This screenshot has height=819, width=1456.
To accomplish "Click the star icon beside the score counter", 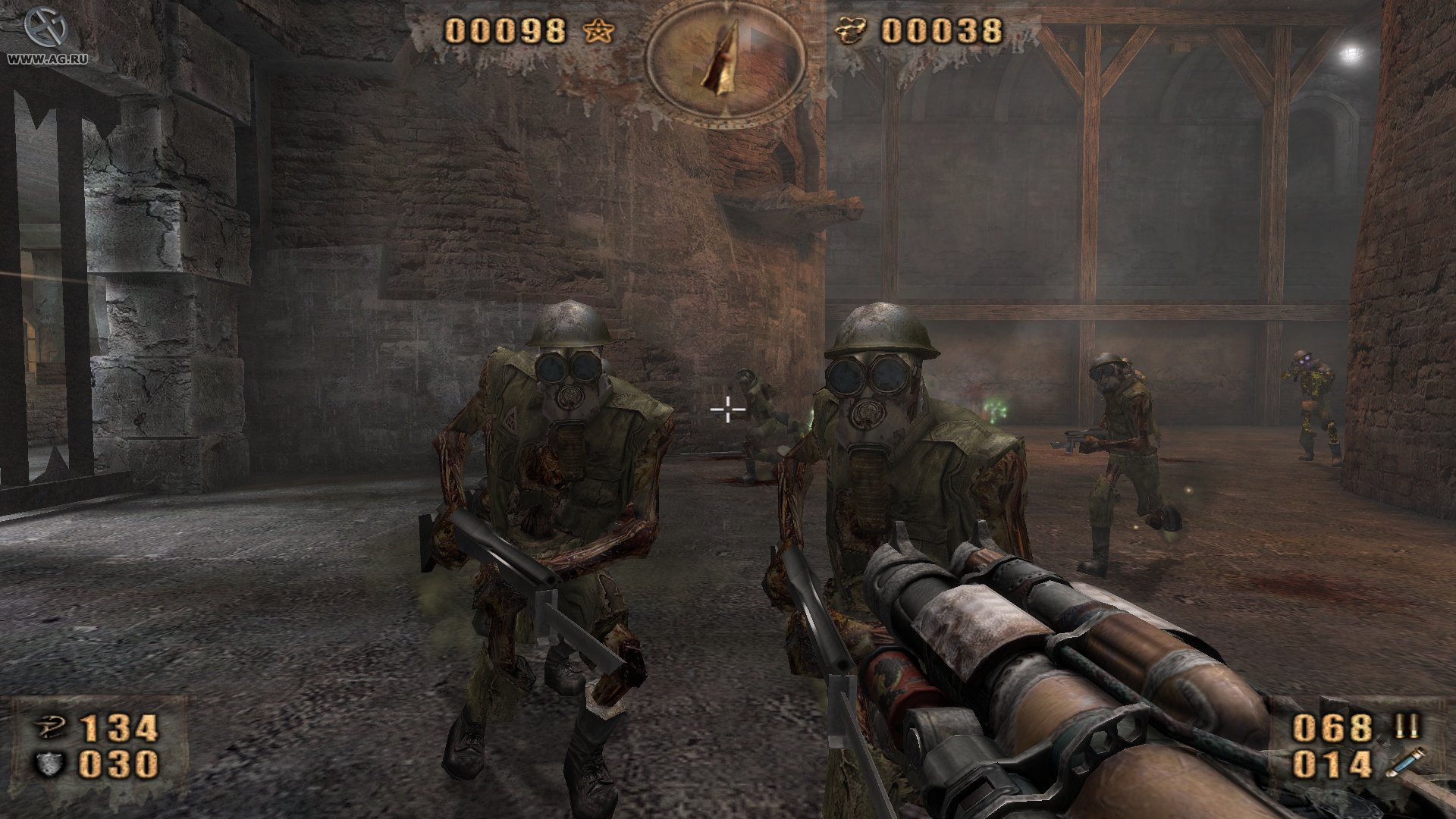I will (599, 32).
